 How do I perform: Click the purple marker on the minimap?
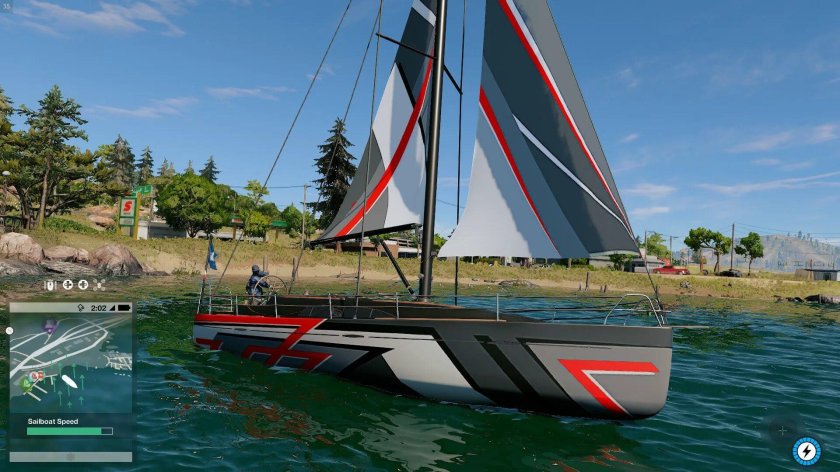coord(50,325)
